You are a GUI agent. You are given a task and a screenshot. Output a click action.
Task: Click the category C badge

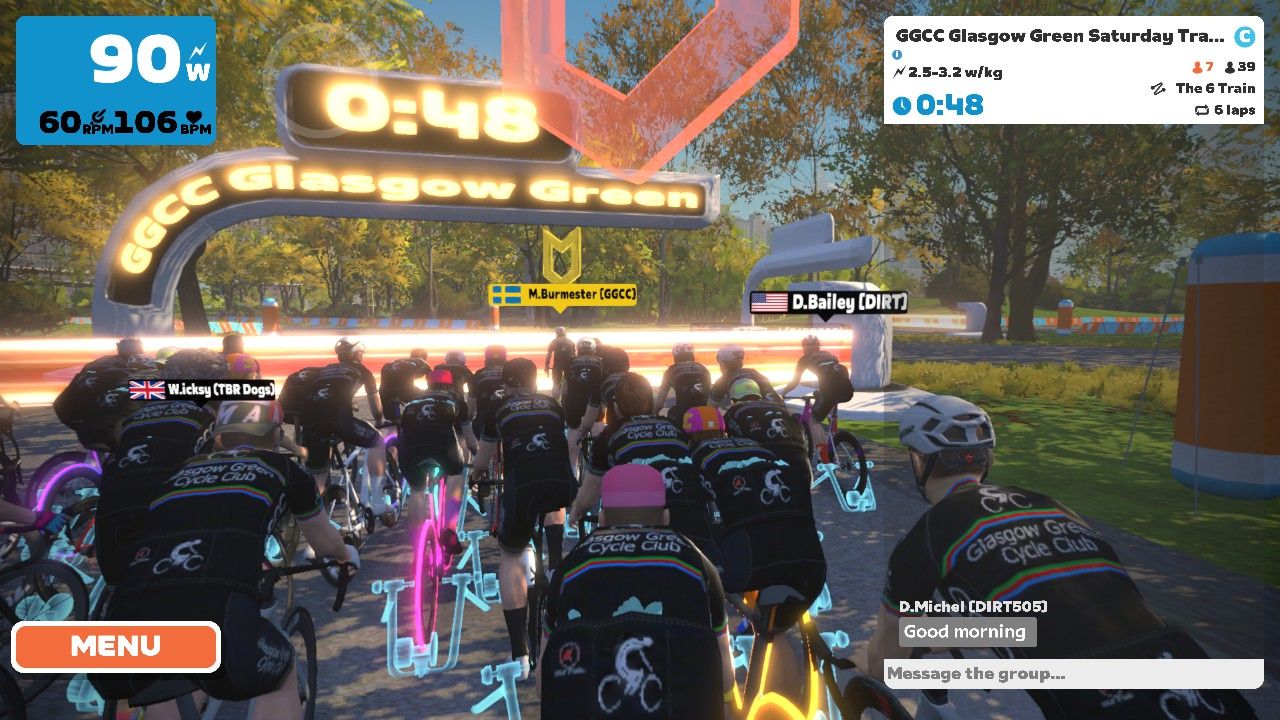coord(1244,37)
